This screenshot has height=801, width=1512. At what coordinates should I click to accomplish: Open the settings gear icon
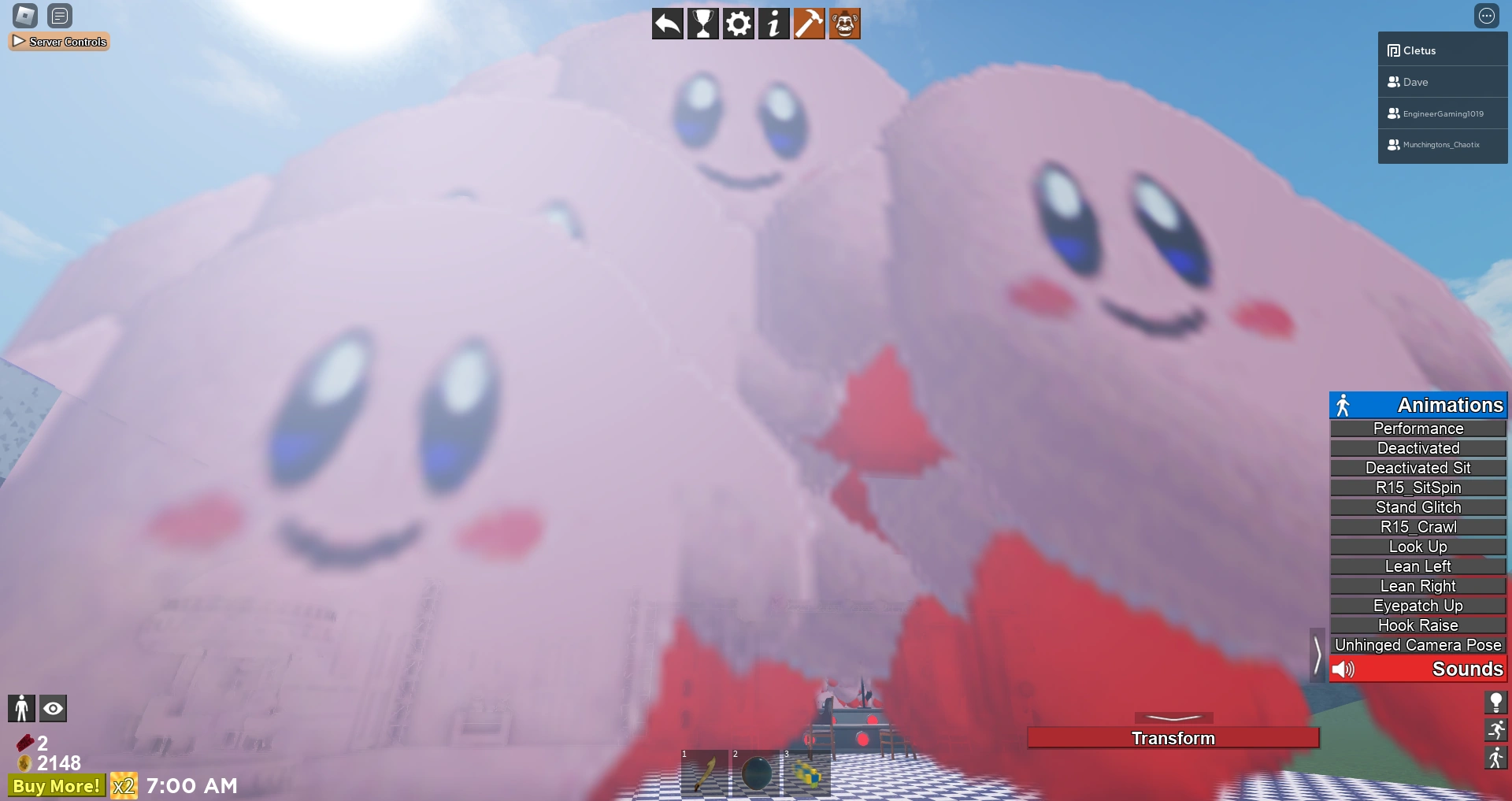738,23
